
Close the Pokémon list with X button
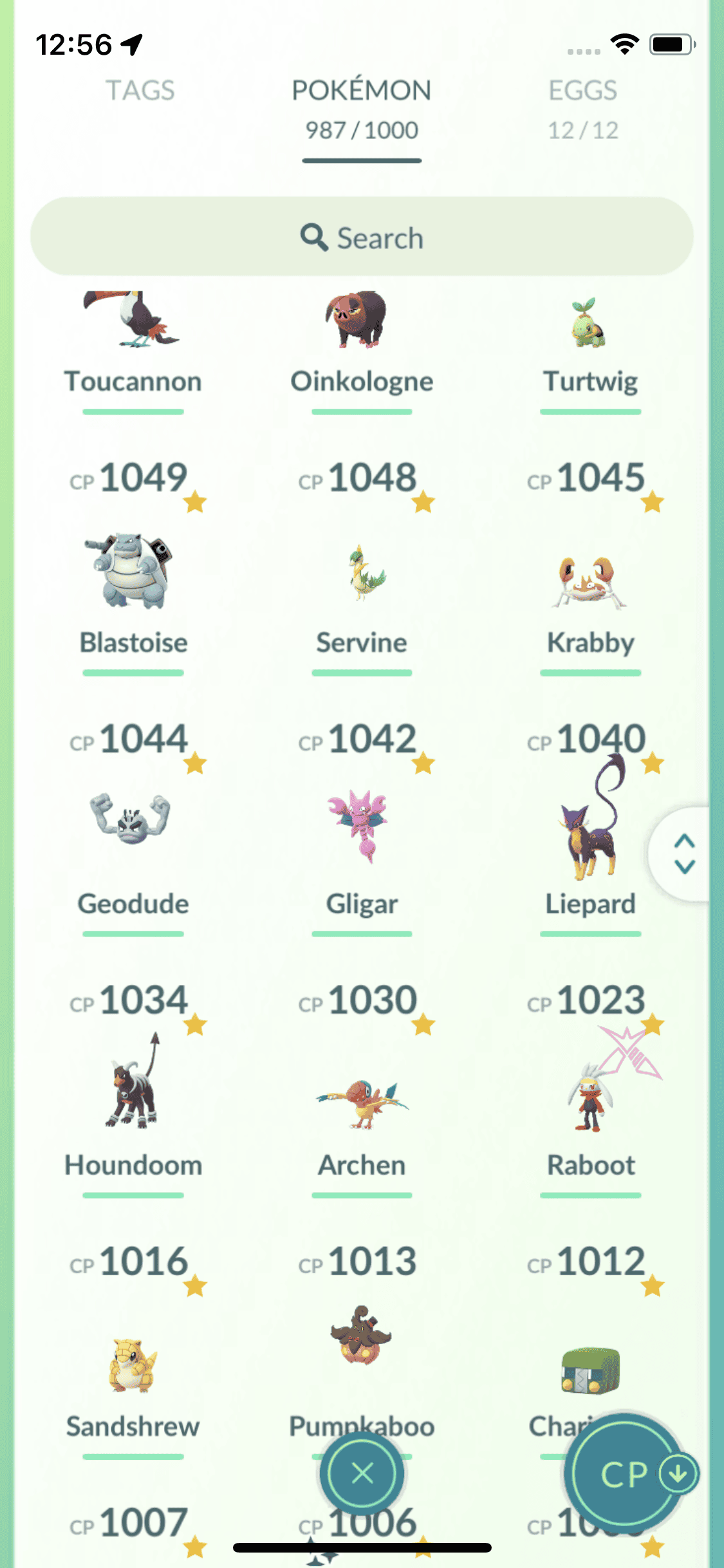click(x=362, y=1473)
